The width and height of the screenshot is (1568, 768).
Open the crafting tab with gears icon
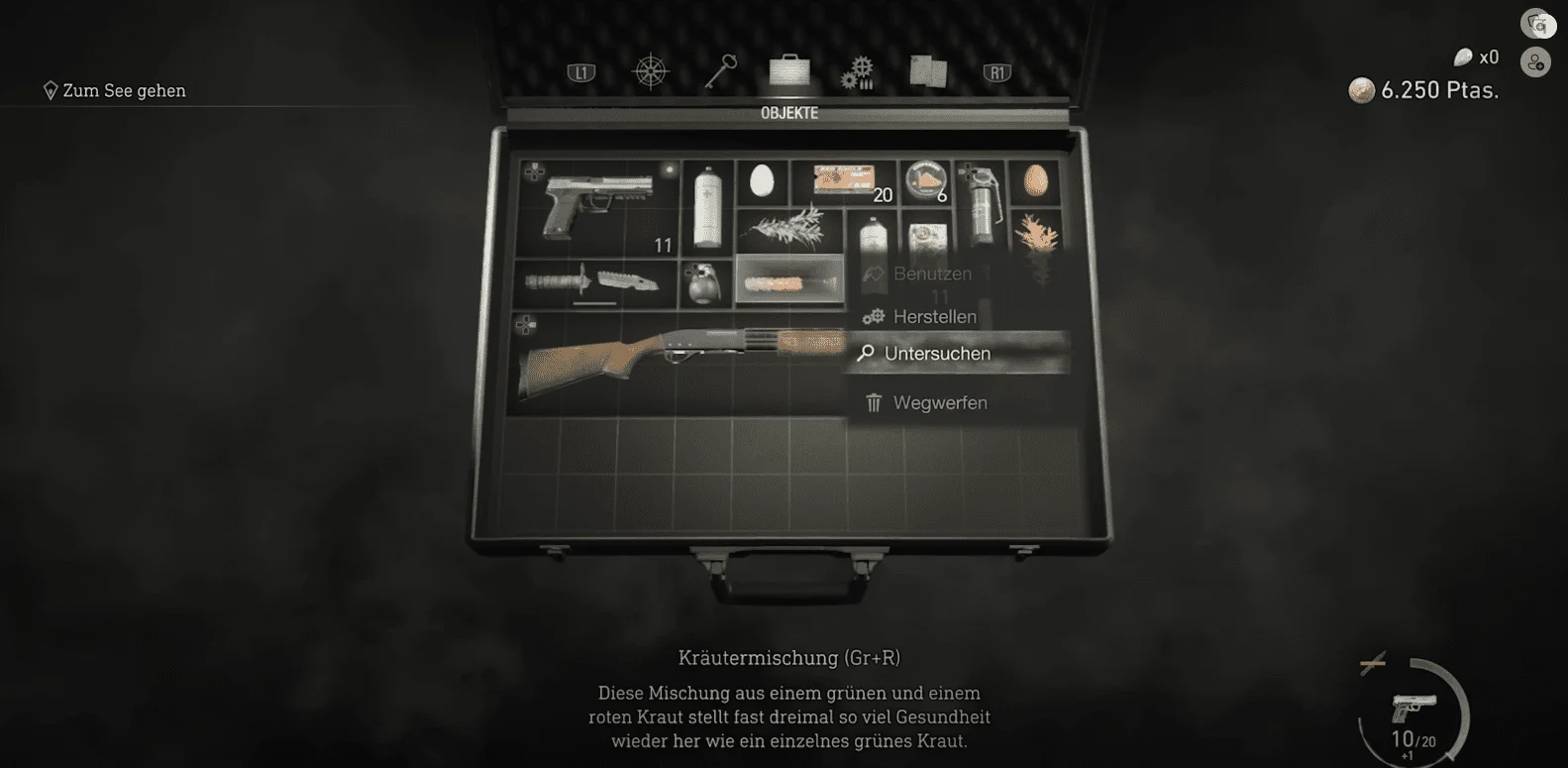point(858,72)
